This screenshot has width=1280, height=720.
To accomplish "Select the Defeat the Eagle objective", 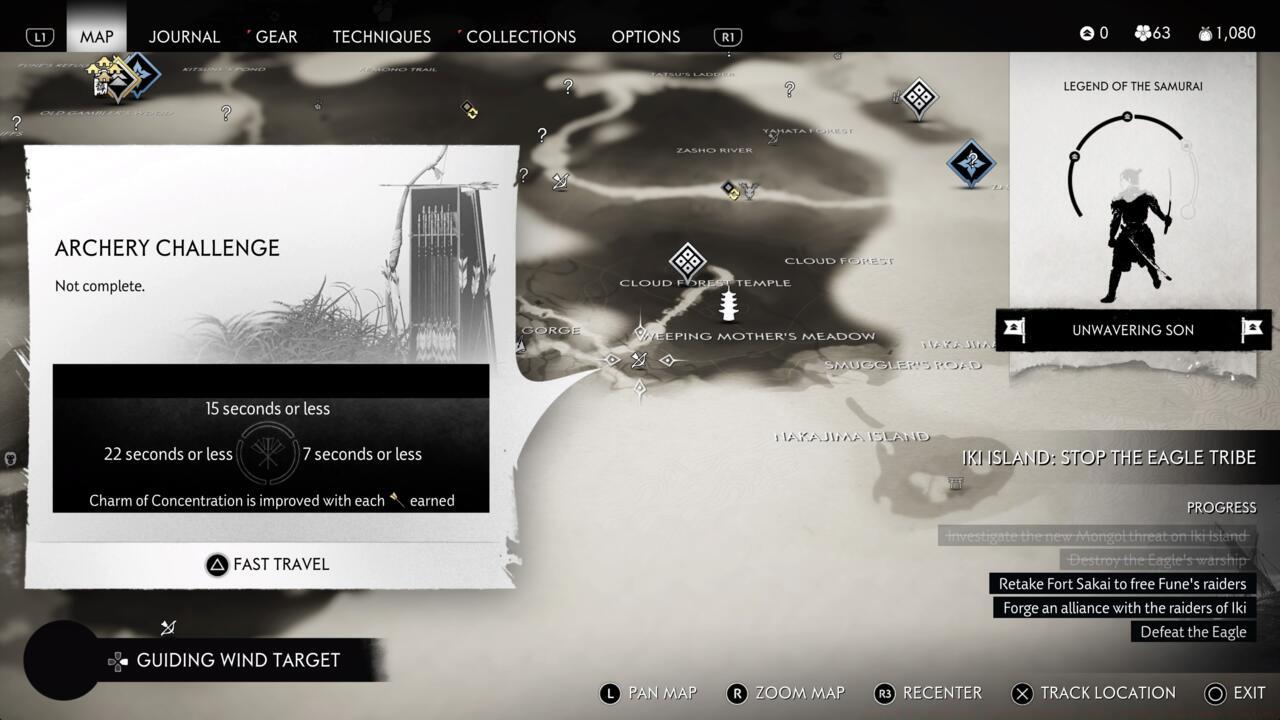I will tap(1193, 632).
